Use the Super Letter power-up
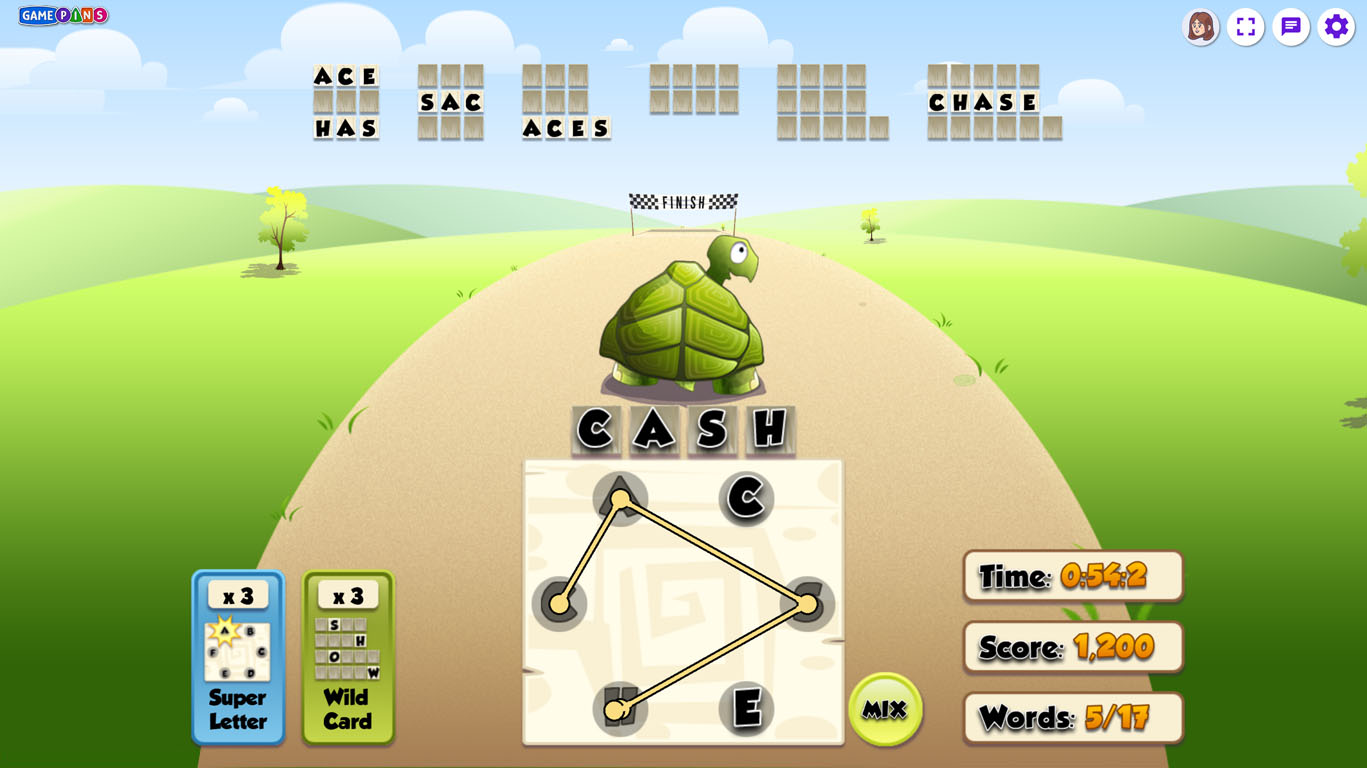The height and width of the screenshot is (768, 1367). pos(238,657)
